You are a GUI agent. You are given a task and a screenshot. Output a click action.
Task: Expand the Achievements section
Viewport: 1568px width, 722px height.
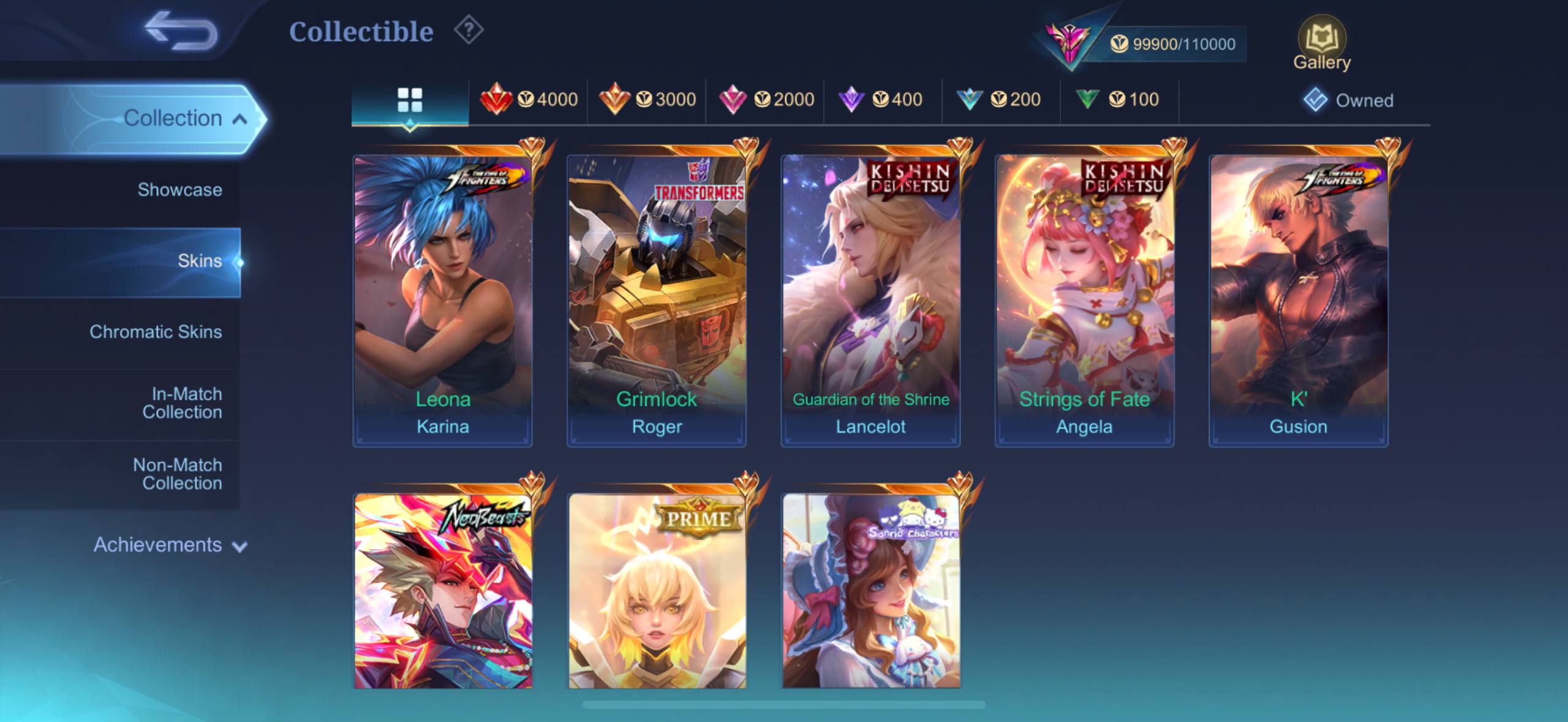[170, 545]
